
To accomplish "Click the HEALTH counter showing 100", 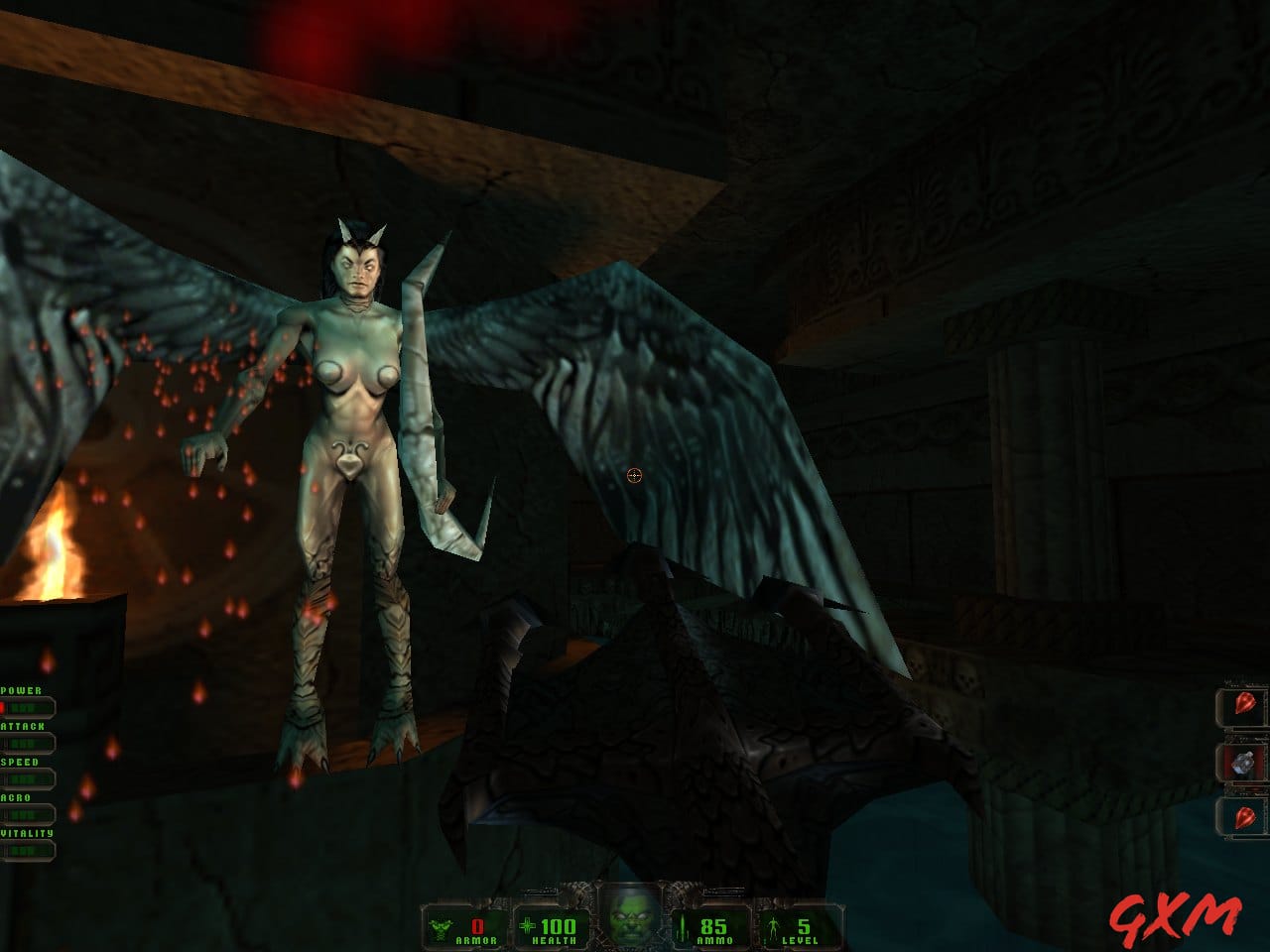I will tap(559, 928).
